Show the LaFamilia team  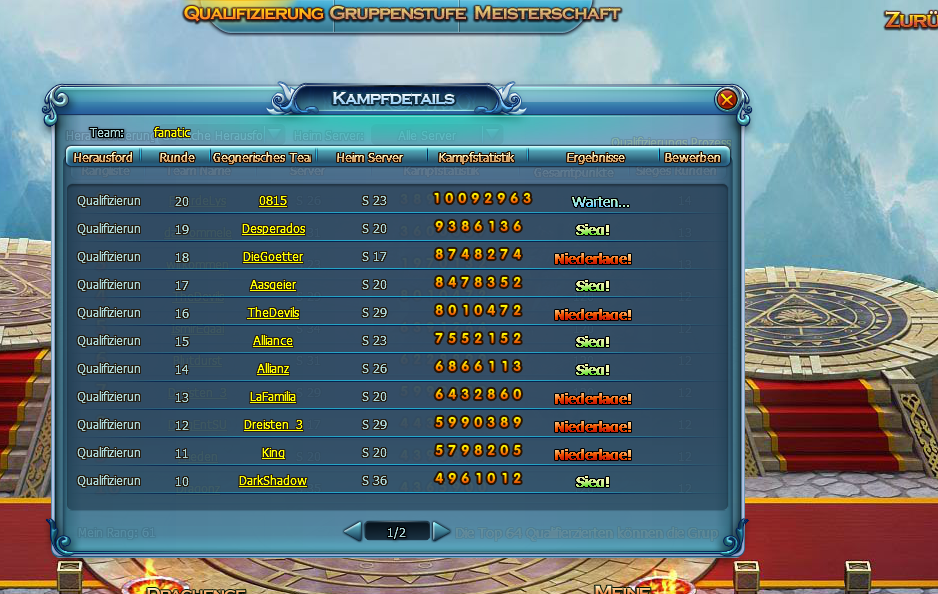pyautogui.click(x=273, y=397)
